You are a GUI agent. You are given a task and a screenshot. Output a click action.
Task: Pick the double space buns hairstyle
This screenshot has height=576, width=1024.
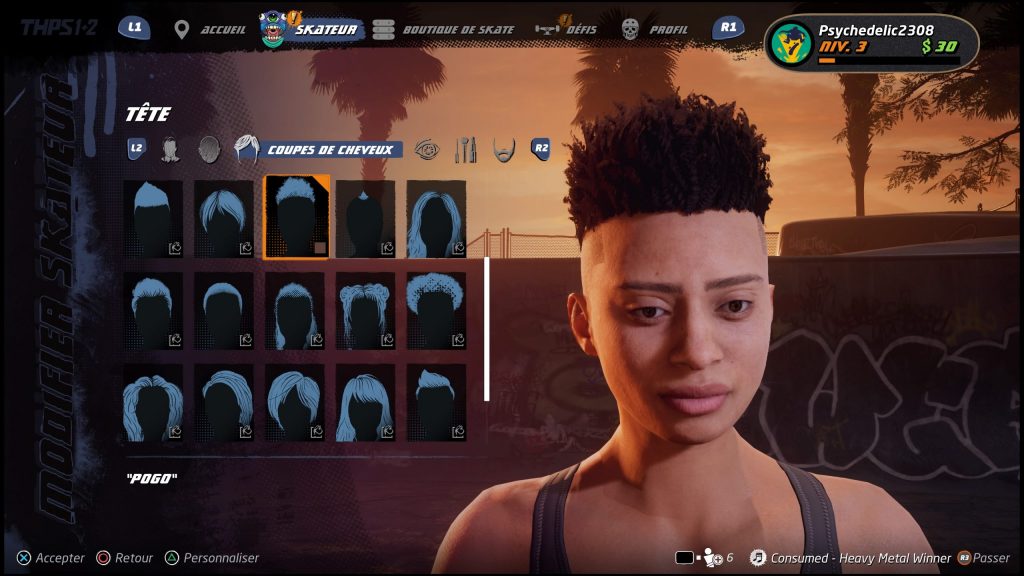point(366,310)
